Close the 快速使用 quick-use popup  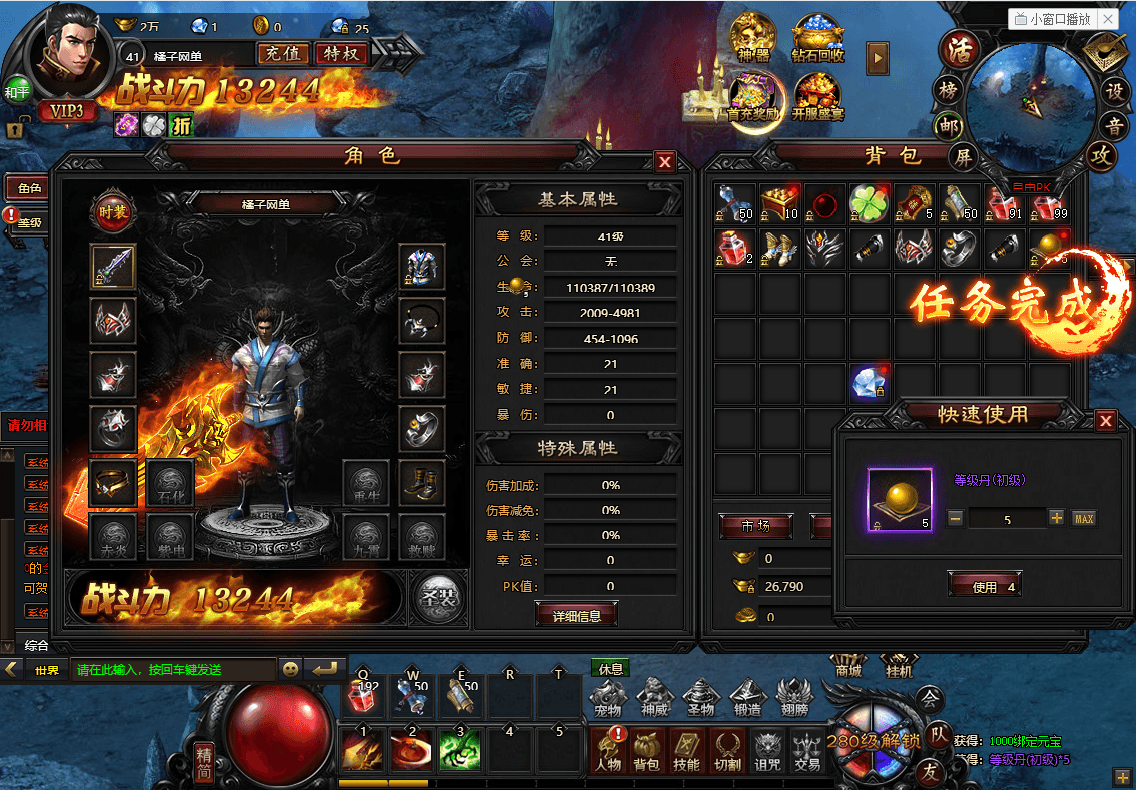[x=1105, y=421]
